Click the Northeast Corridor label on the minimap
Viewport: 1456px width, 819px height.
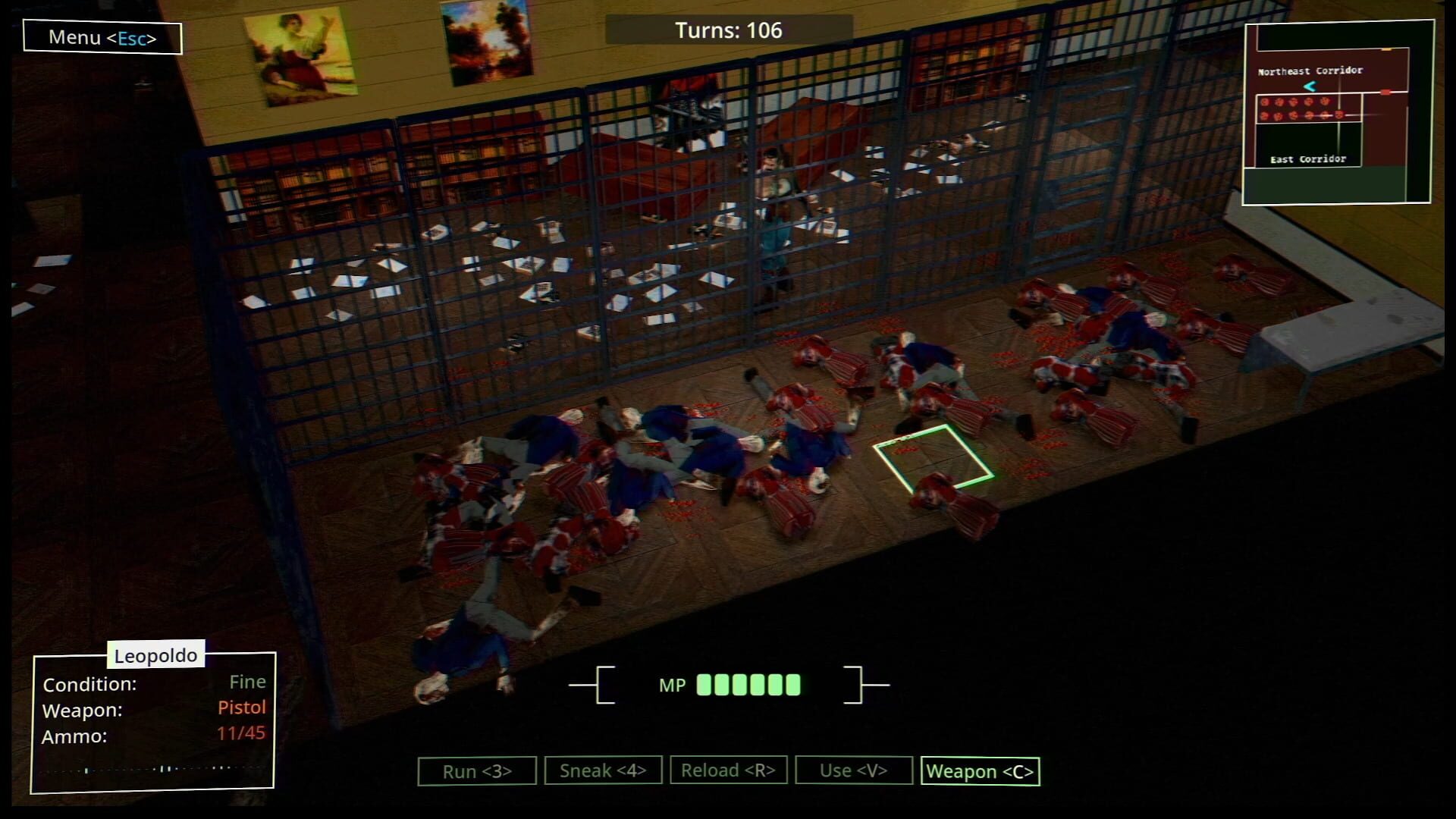(x=1311, y=71)
